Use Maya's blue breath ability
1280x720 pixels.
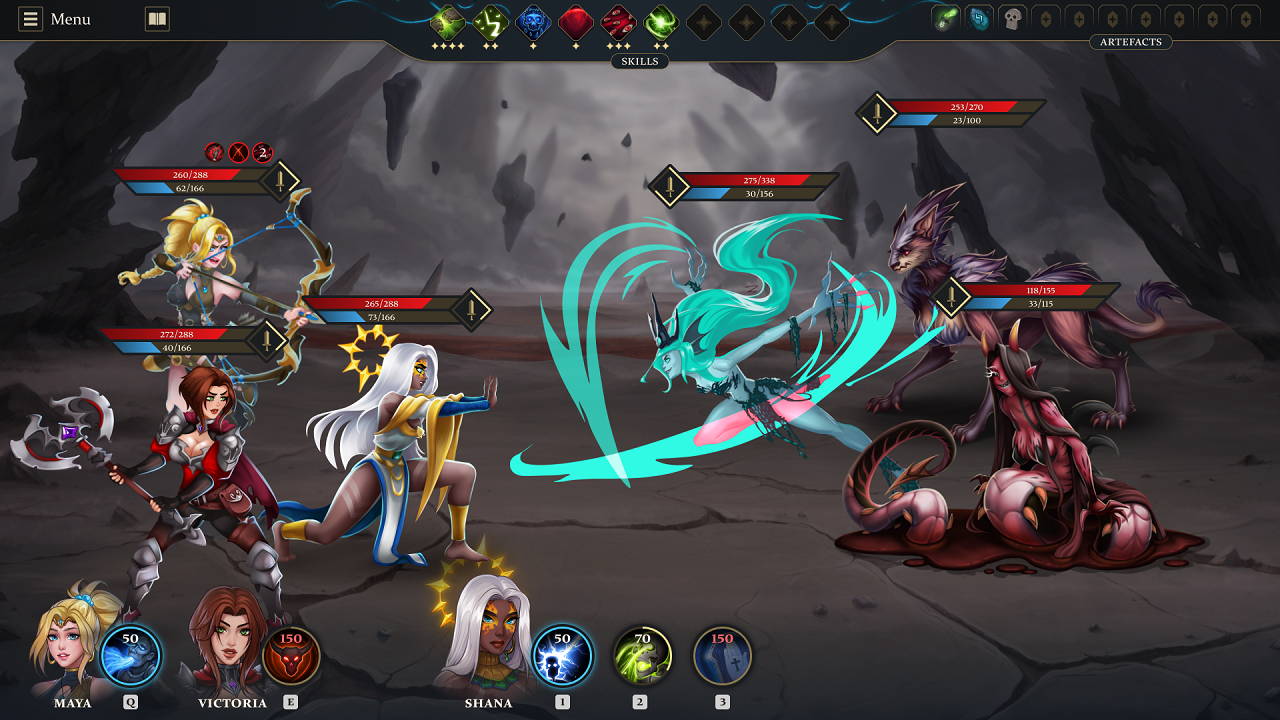[x=130, y=656]
